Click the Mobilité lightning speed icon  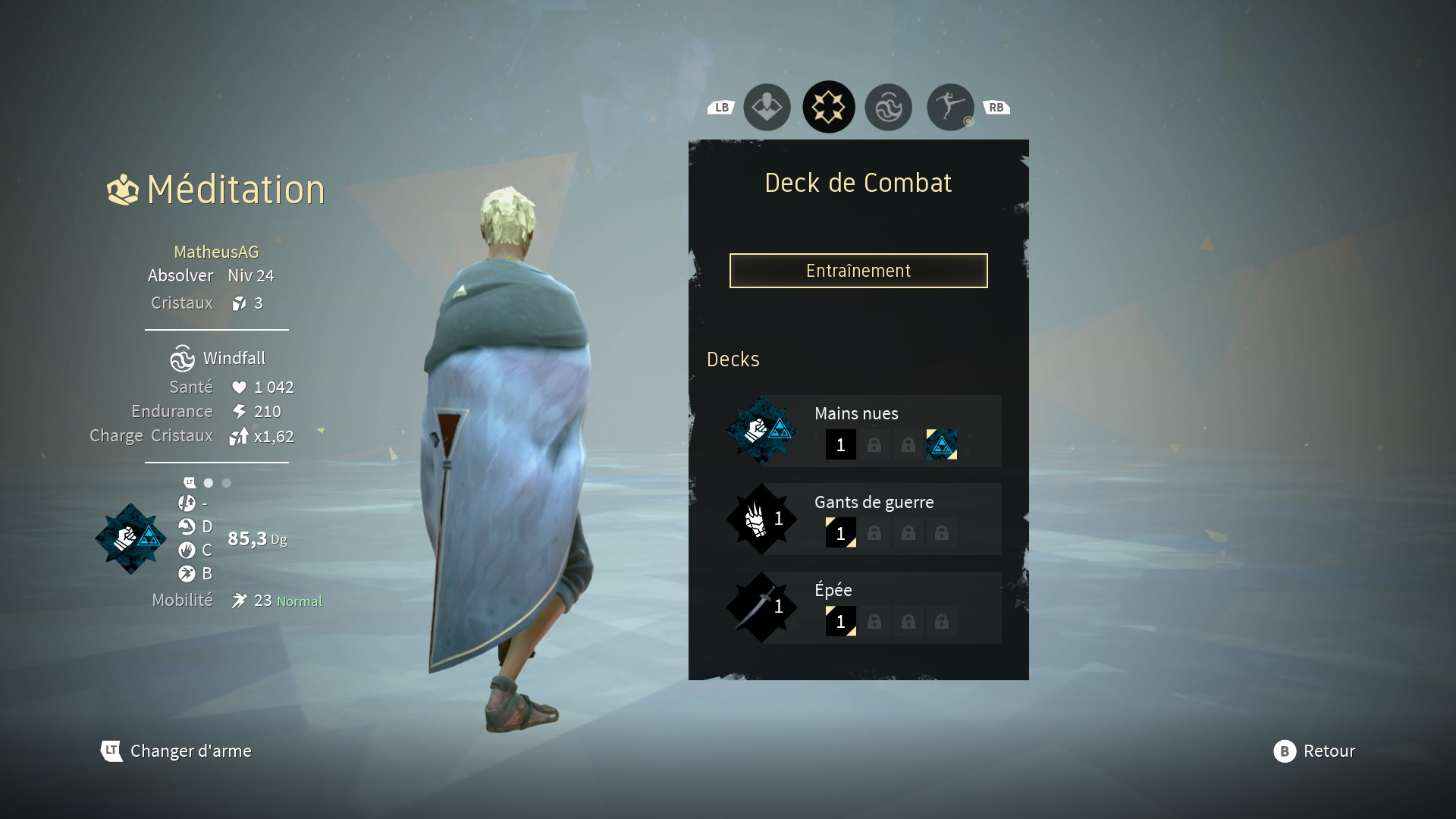point(239,600)
